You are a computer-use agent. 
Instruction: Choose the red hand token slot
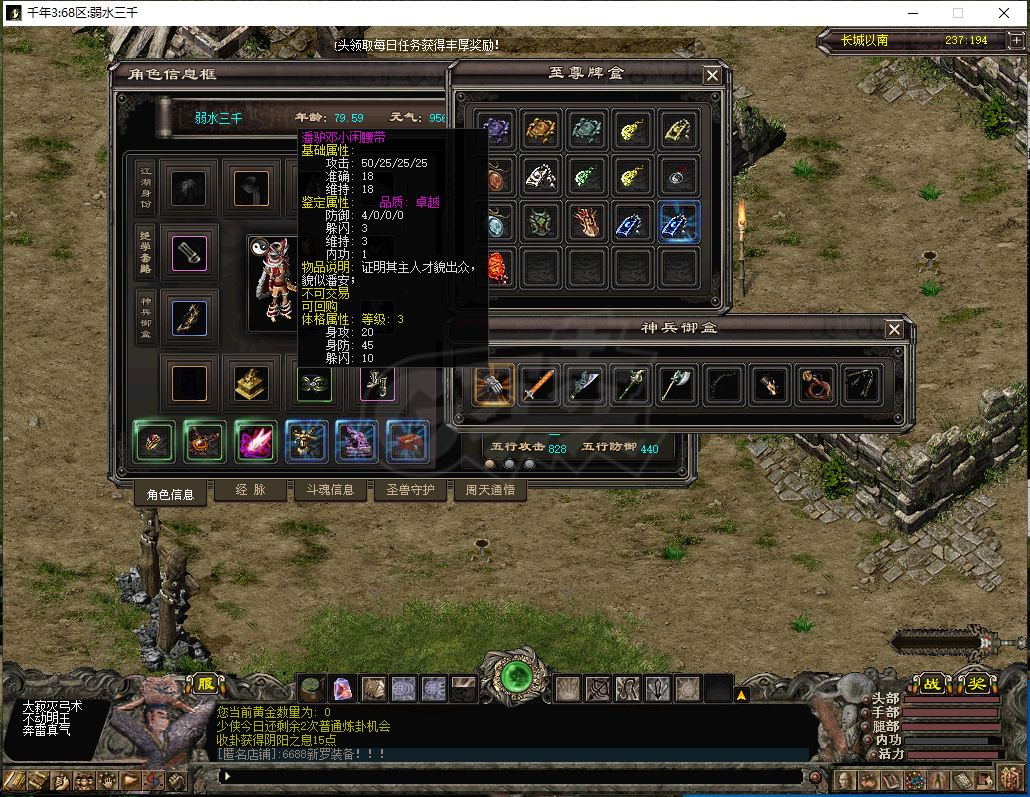[x=588, y=222]
